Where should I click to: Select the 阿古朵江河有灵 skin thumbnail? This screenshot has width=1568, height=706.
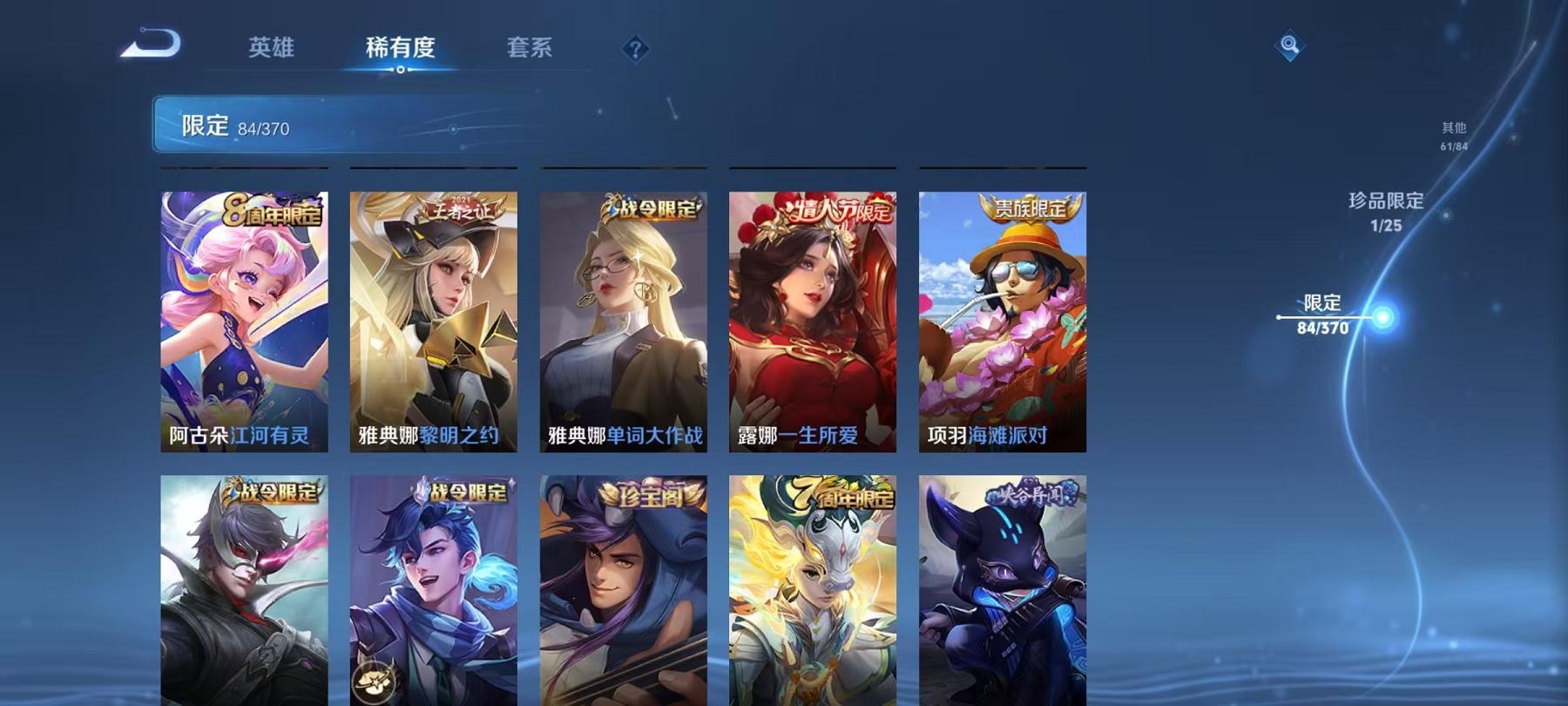(245, 322)
